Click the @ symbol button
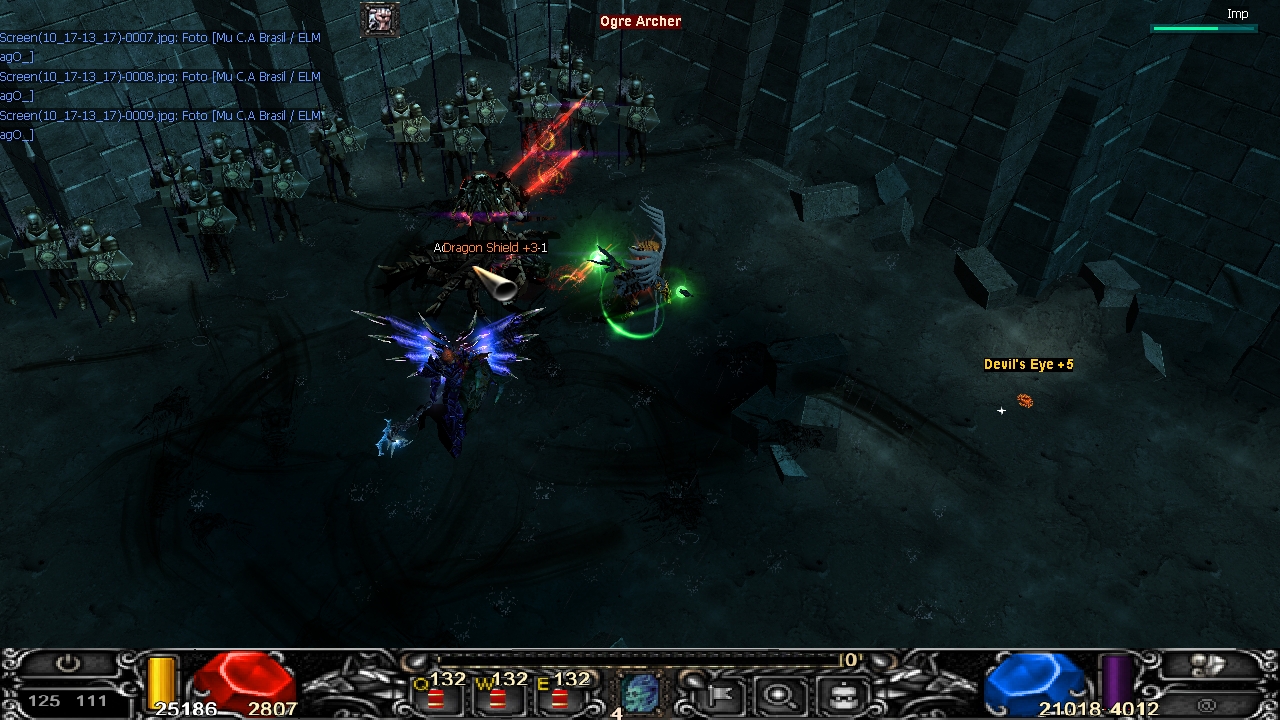The height and width of the screenshot is (720, 1280). [1208, 705]
